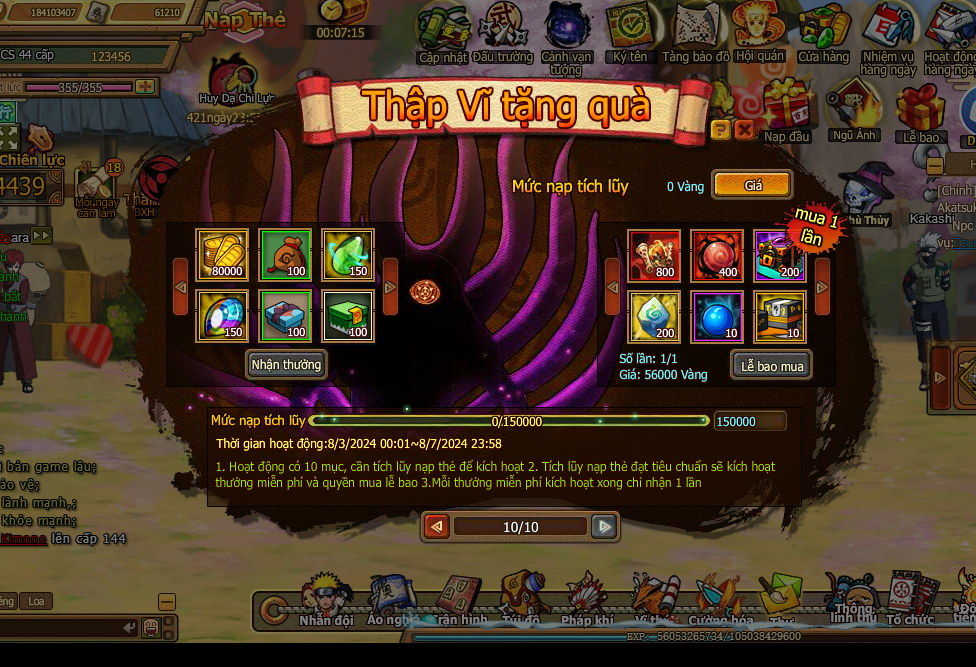Image resolution: width=976 pixels, height=667 pixels.
Task: Close the Thập Vĩ tặng quà window
Action: click(x=744, y=130)
